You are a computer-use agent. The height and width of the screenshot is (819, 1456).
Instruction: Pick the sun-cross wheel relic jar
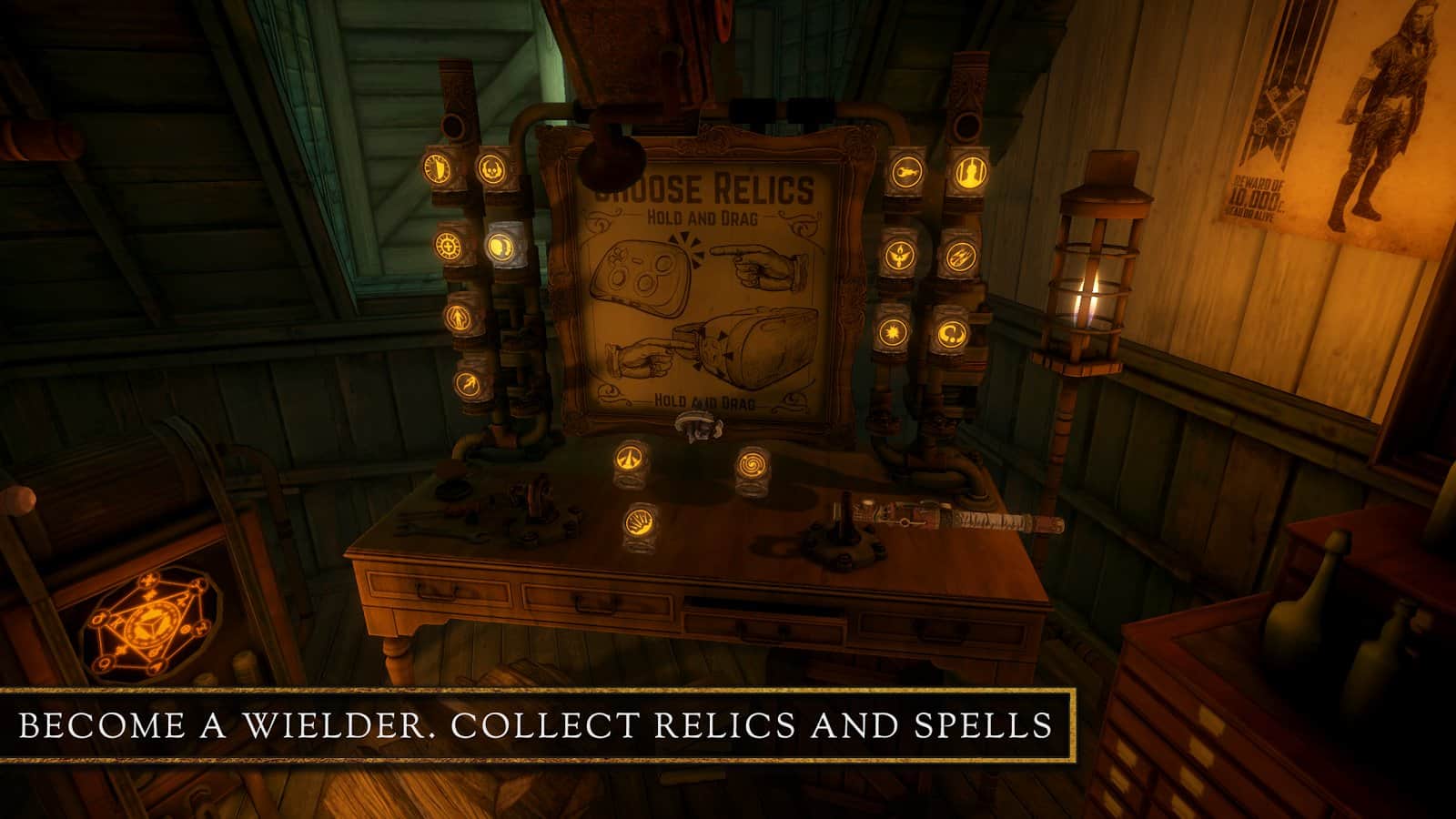click(448, 245)
